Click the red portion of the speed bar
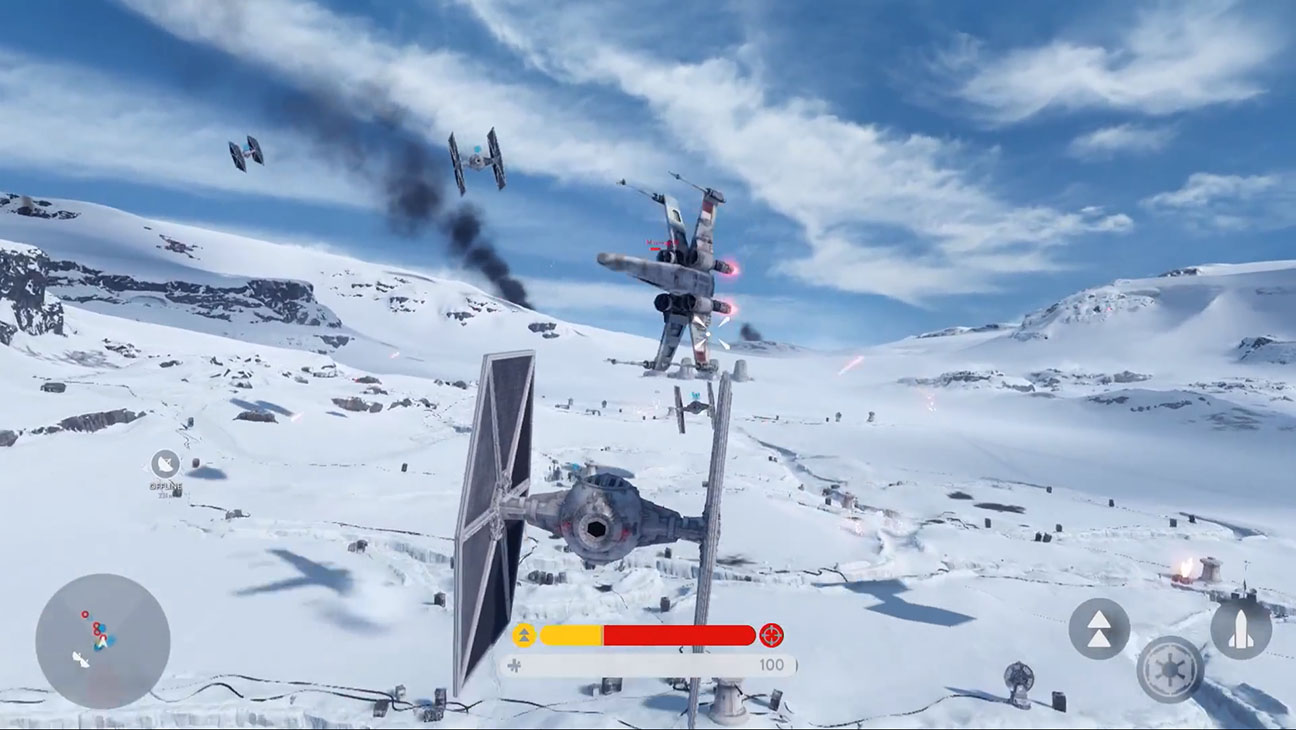The image size is (1296, 730). (x=680, y=632)
